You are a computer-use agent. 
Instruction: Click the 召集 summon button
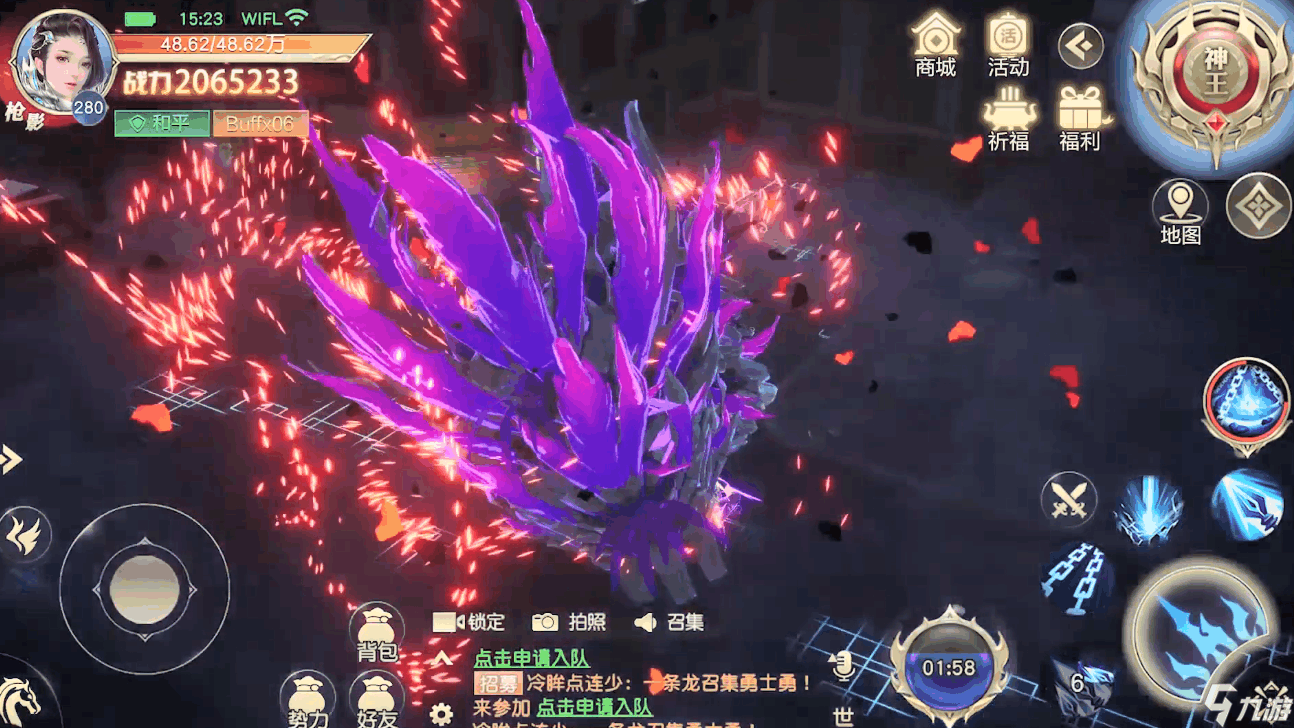(x=669, y=622)
